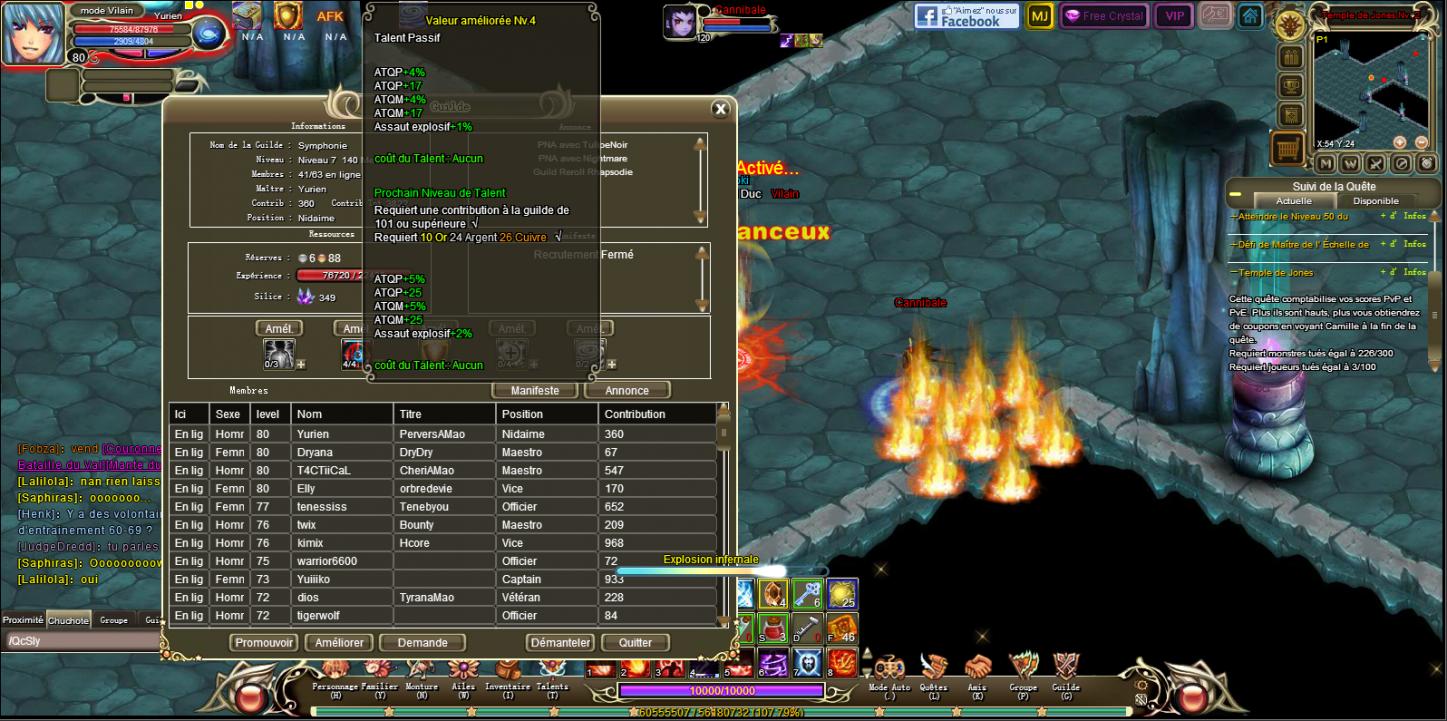Viewport: 1447px width, 721px height.
Task: Click the Démanteler guild button
Action: click(x=560, y=643)
